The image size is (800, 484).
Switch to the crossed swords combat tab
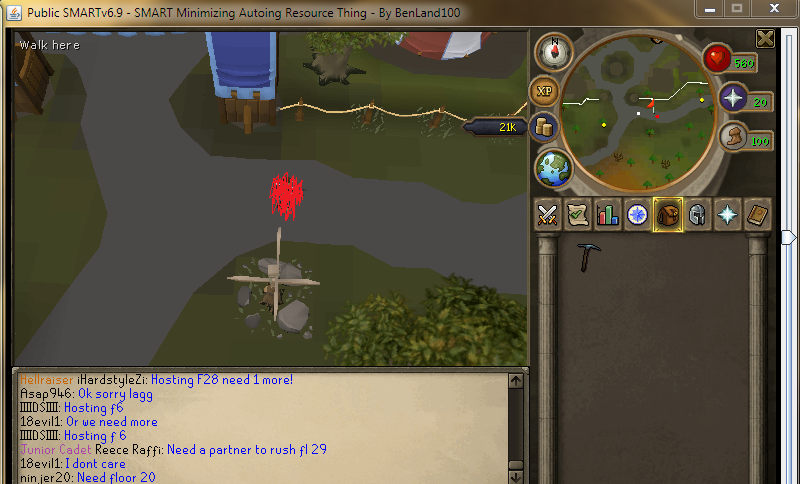[x=548, y=214]
